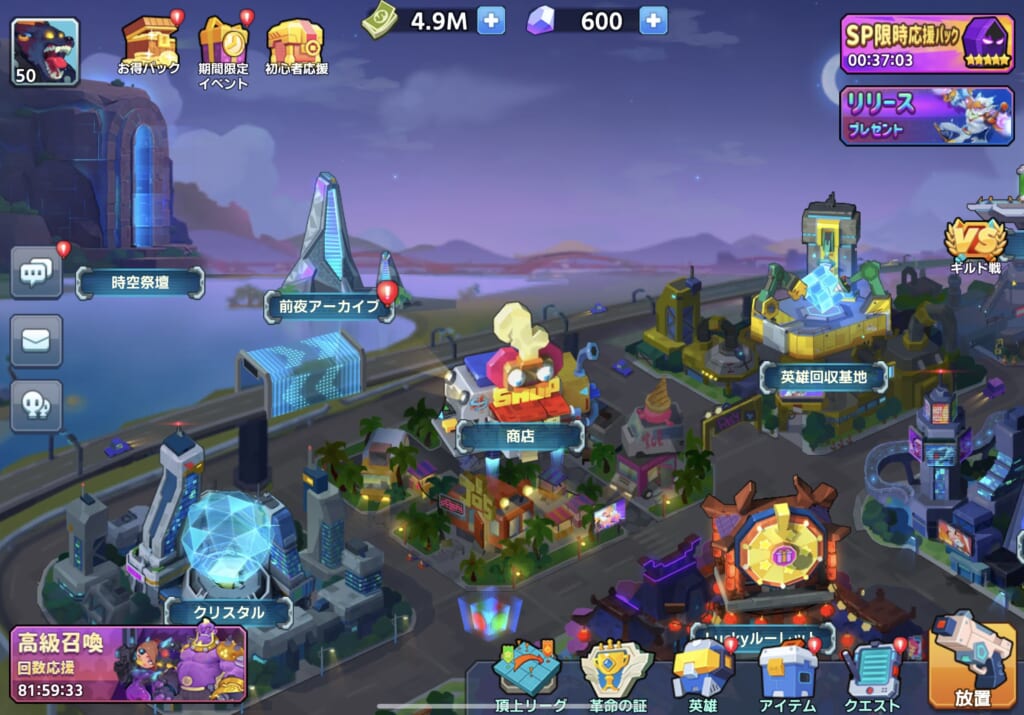Open the player avatar profile
This screenshot has width=1024, height=715.
point(45,51)
